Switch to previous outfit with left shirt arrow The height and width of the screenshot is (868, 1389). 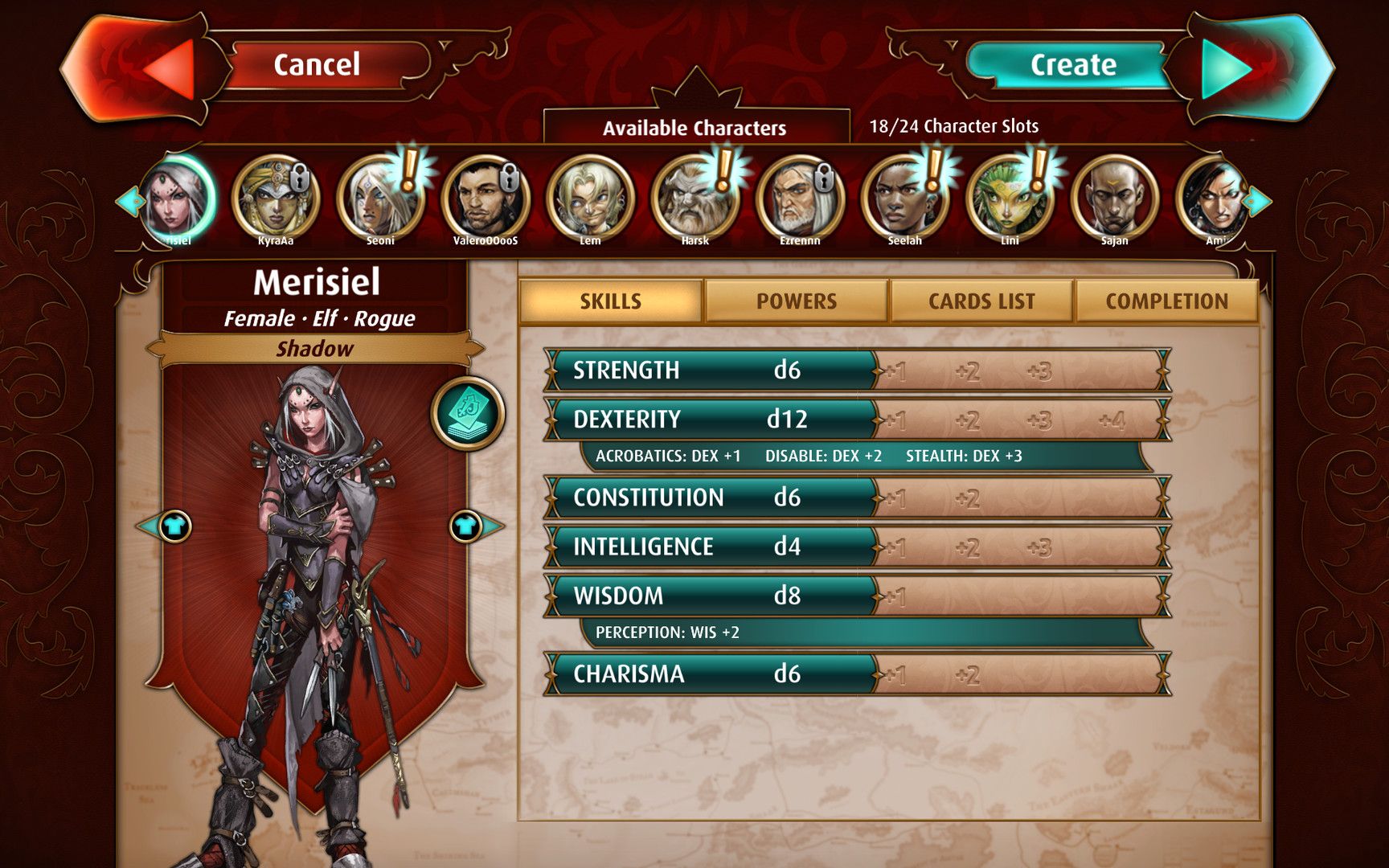[x=172, y=526]
